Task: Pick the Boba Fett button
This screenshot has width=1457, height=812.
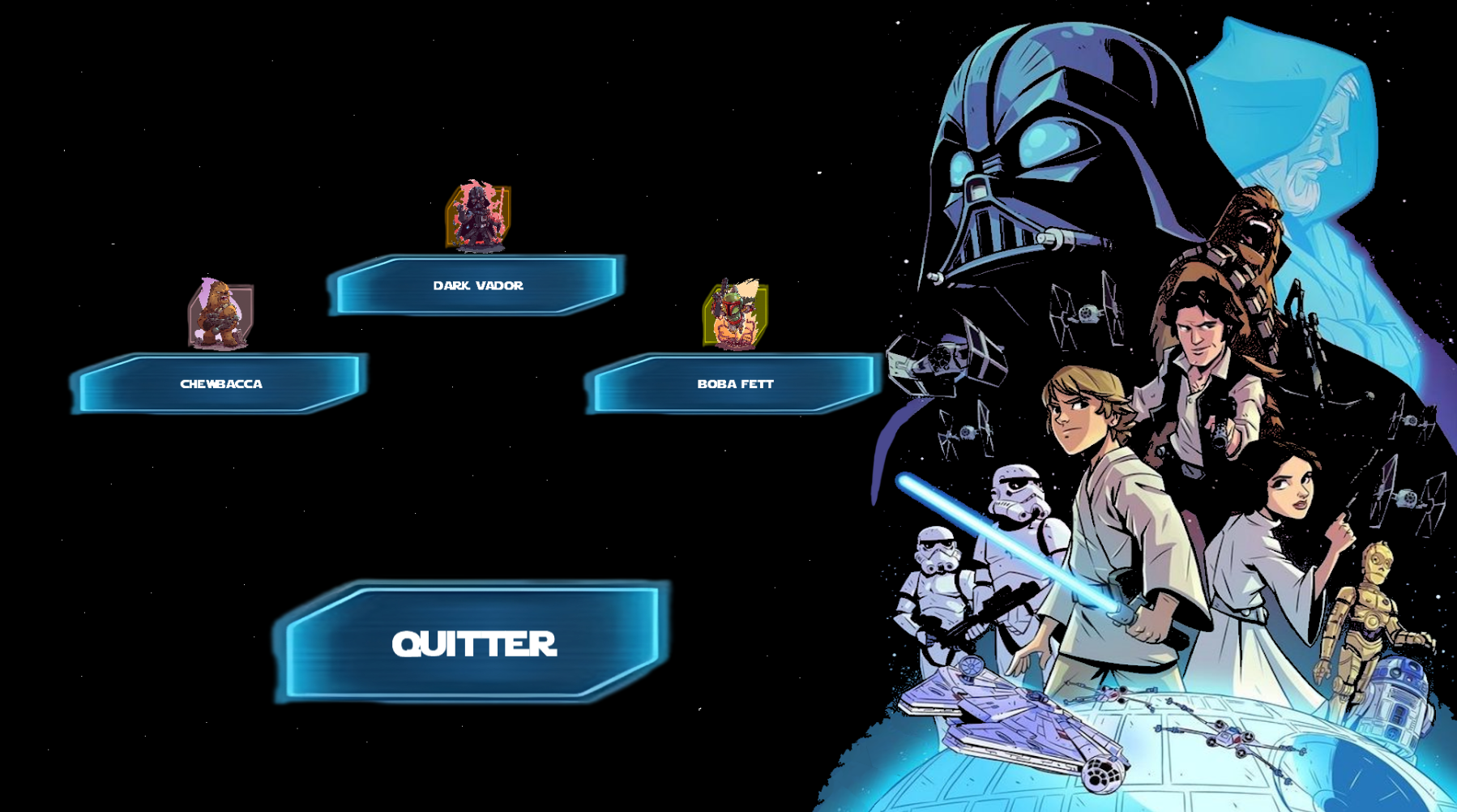Action: [x=735, y=383]
